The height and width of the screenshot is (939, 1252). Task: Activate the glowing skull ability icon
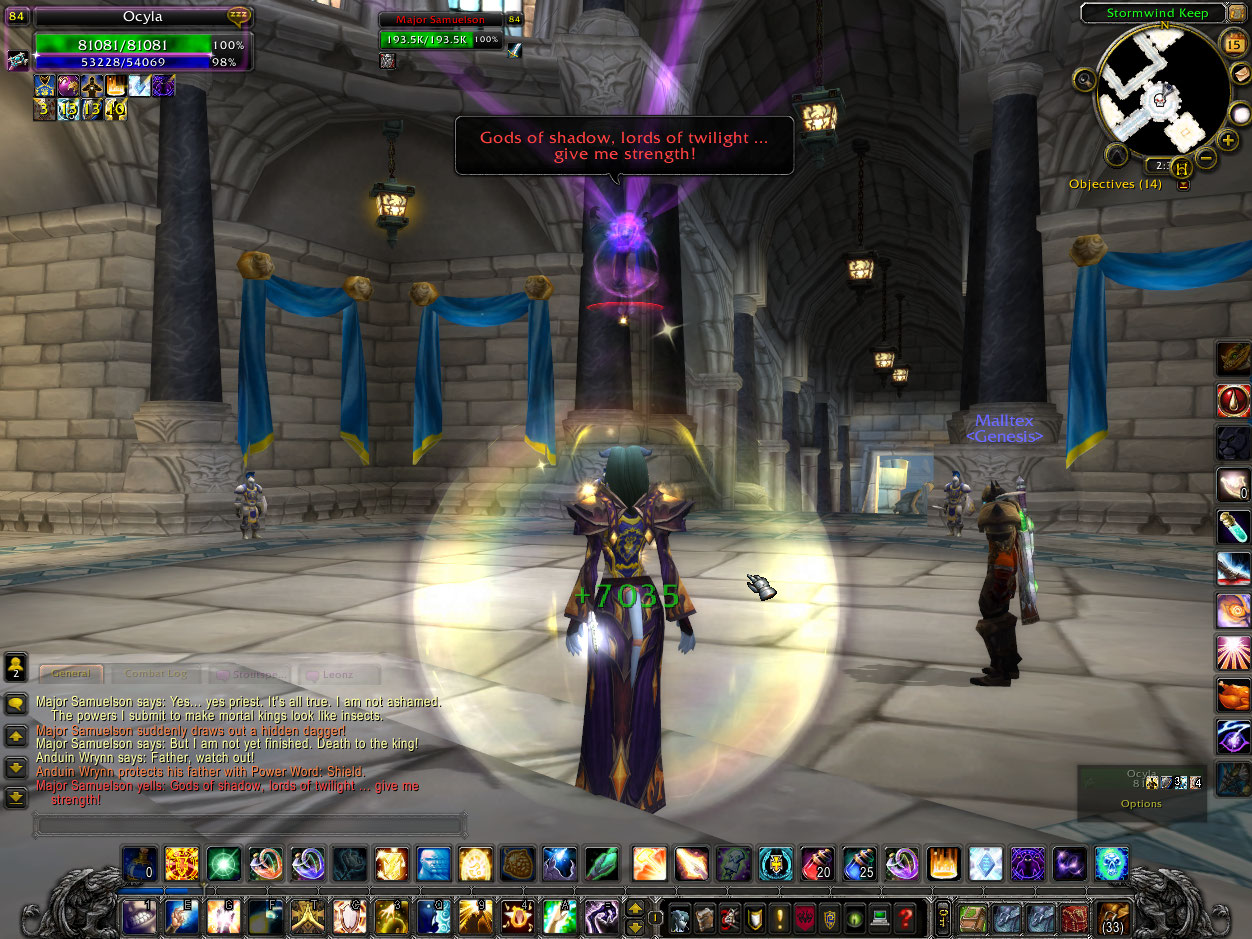(x=1111, y=863)
